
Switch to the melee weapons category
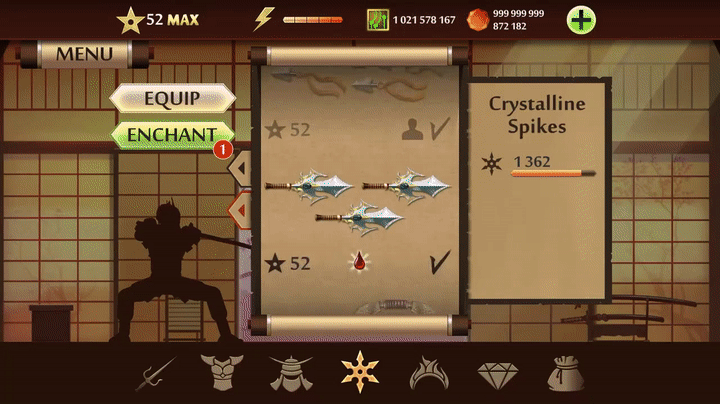tap(155, 373)
